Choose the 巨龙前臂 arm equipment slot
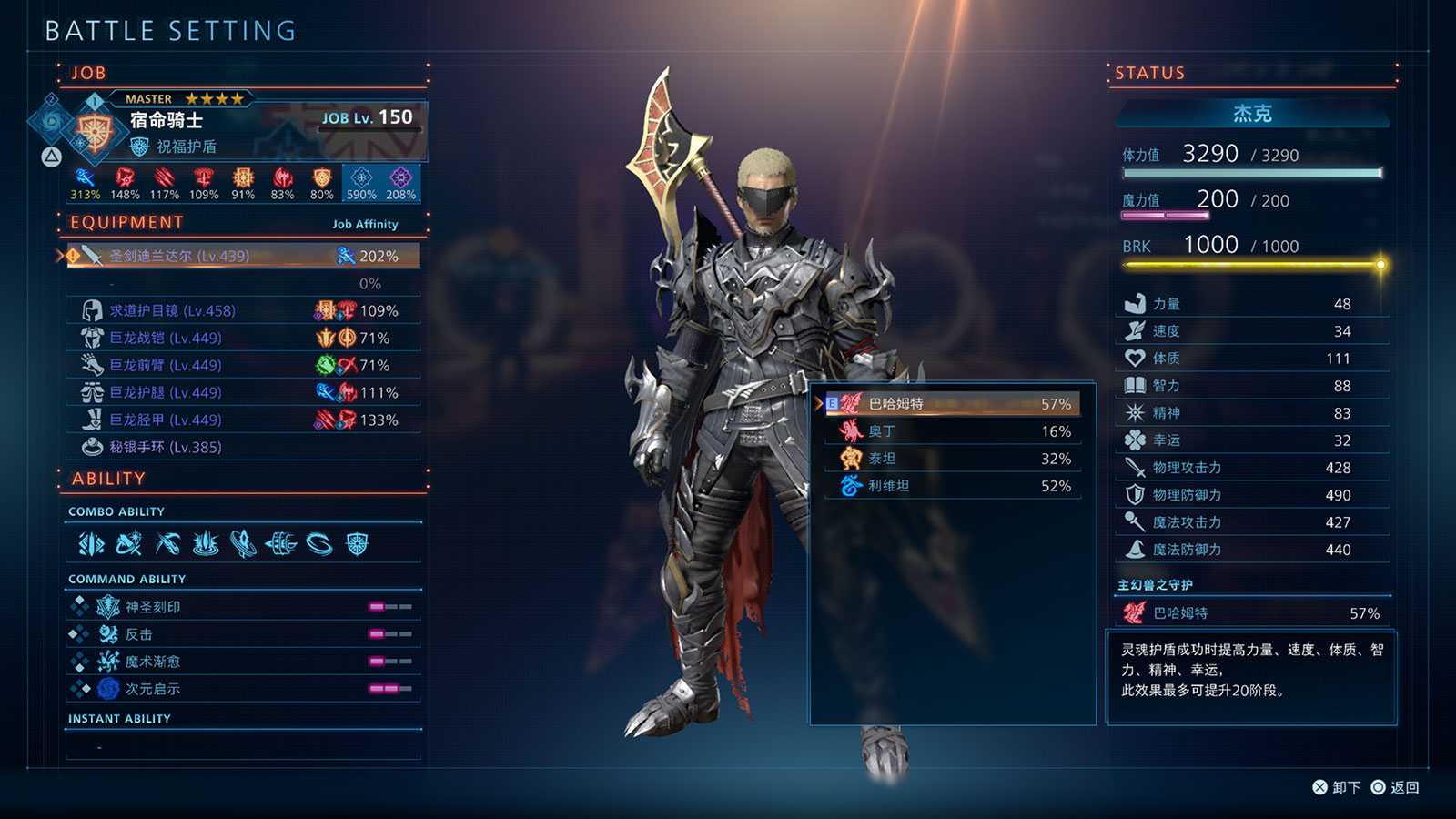The width and height of the screenshot is (1456, 819). point(242,365)
